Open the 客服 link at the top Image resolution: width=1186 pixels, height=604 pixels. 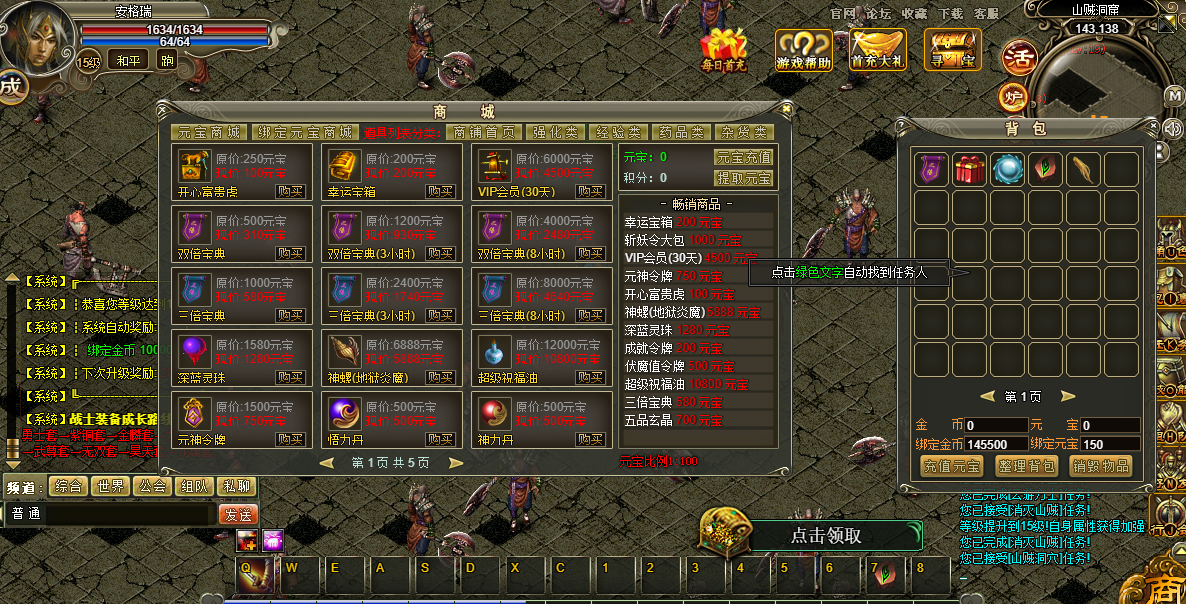[x=986, y=14]
